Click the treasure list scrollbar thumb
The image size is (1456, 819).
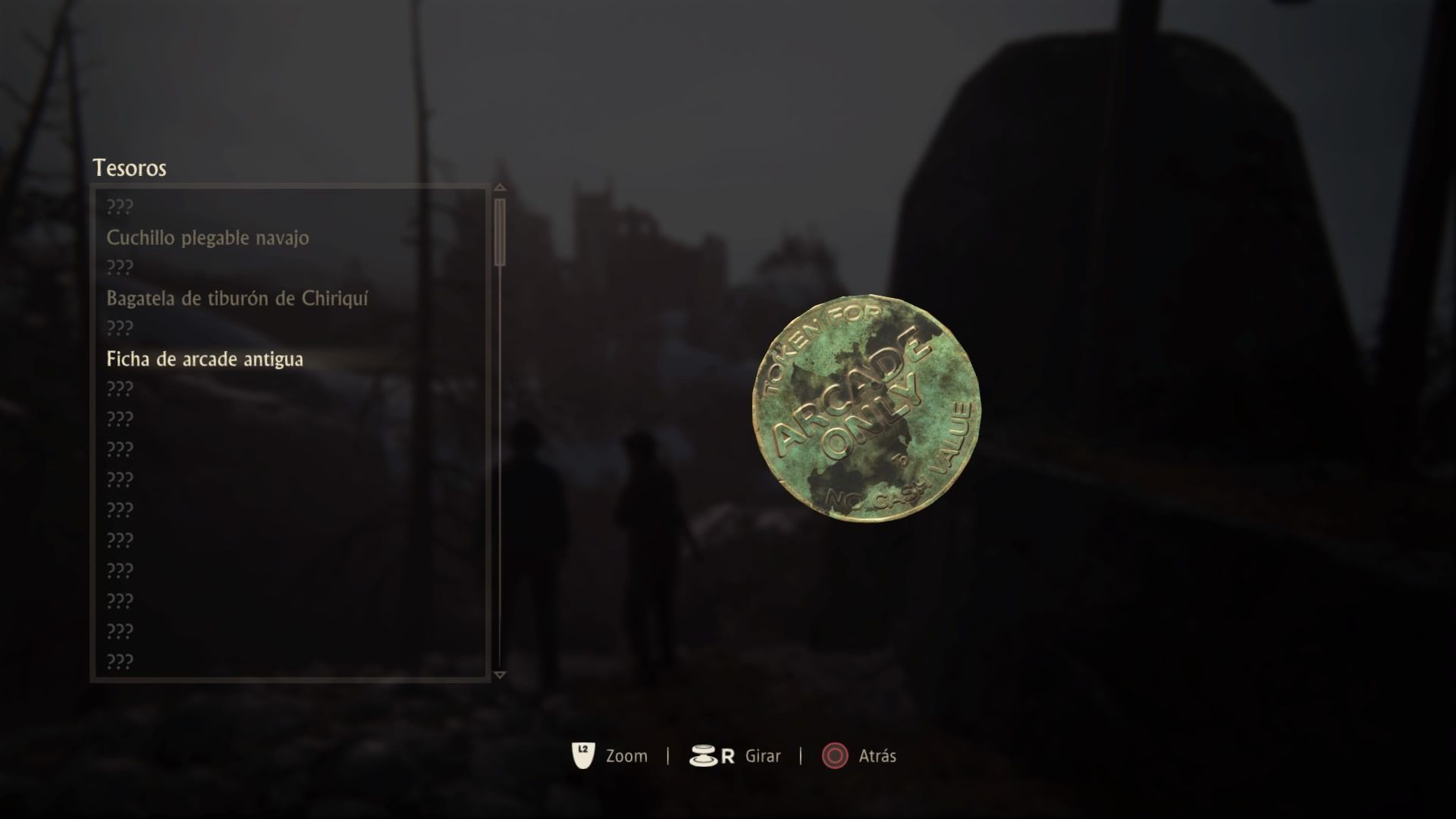(x=499, y=232)
